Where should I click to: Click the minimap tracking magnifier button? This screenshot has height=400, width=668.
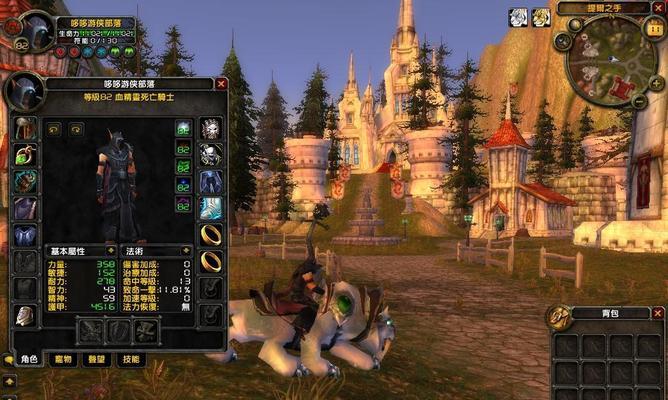563,40
